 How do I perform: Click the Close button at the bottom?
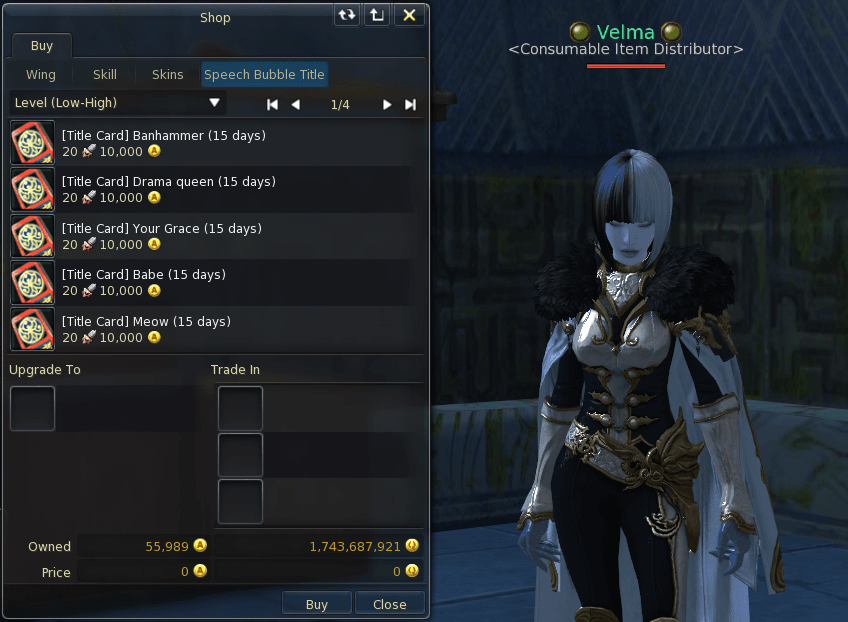tap(389, 604)
